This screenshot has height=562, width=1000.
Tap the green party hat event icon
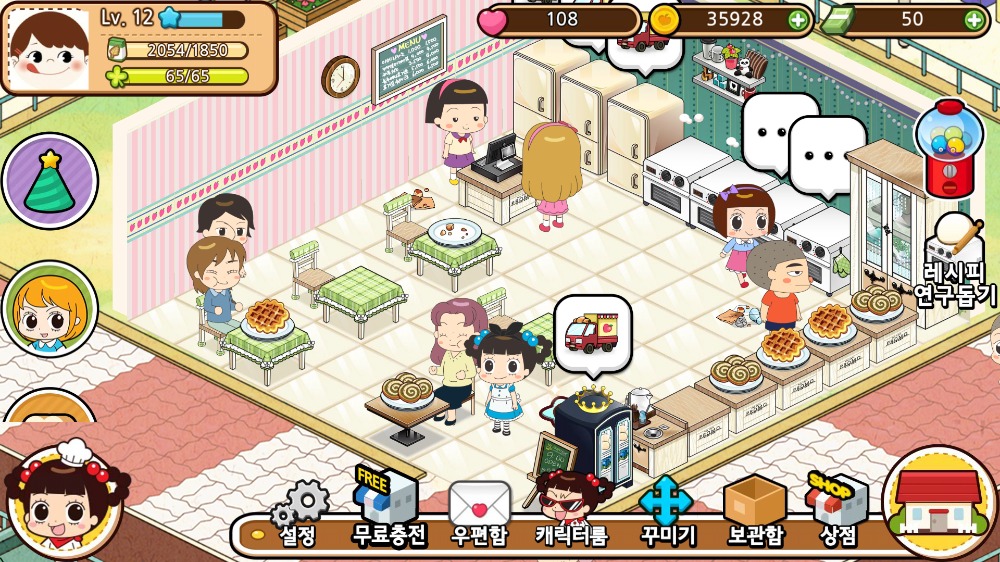[49, 182]
